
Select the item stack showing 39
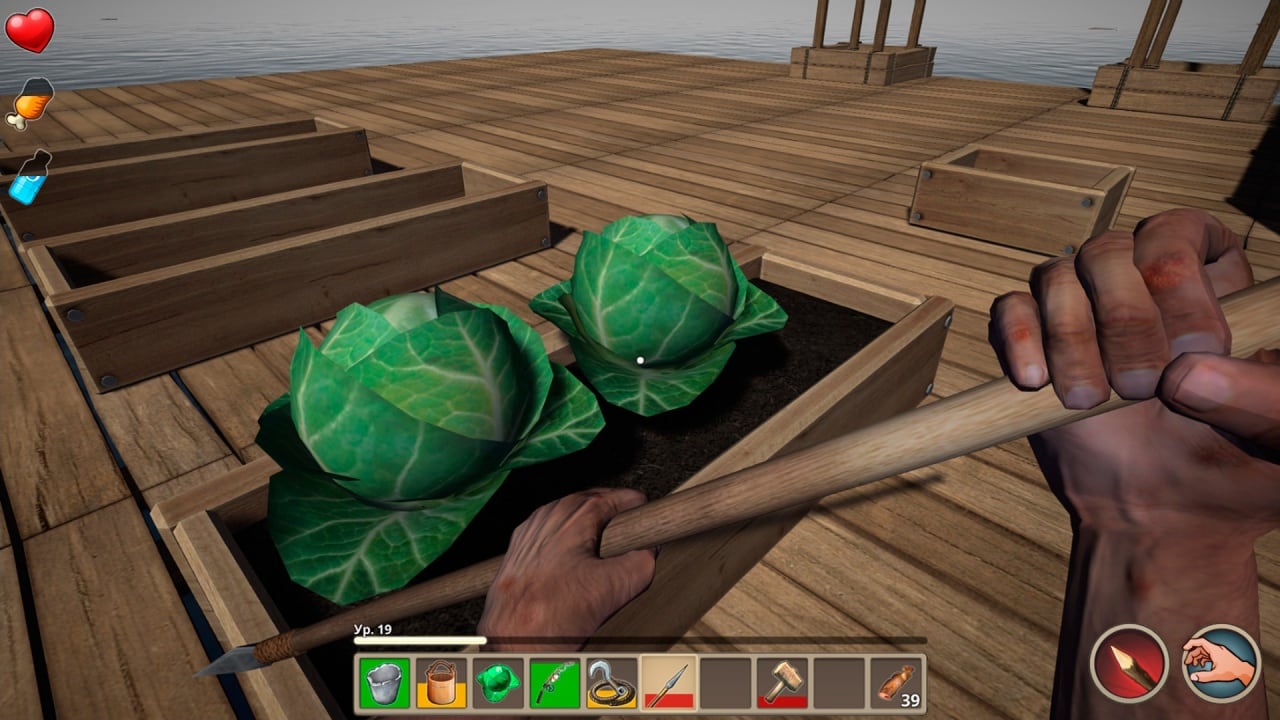(x=897, y=683)
